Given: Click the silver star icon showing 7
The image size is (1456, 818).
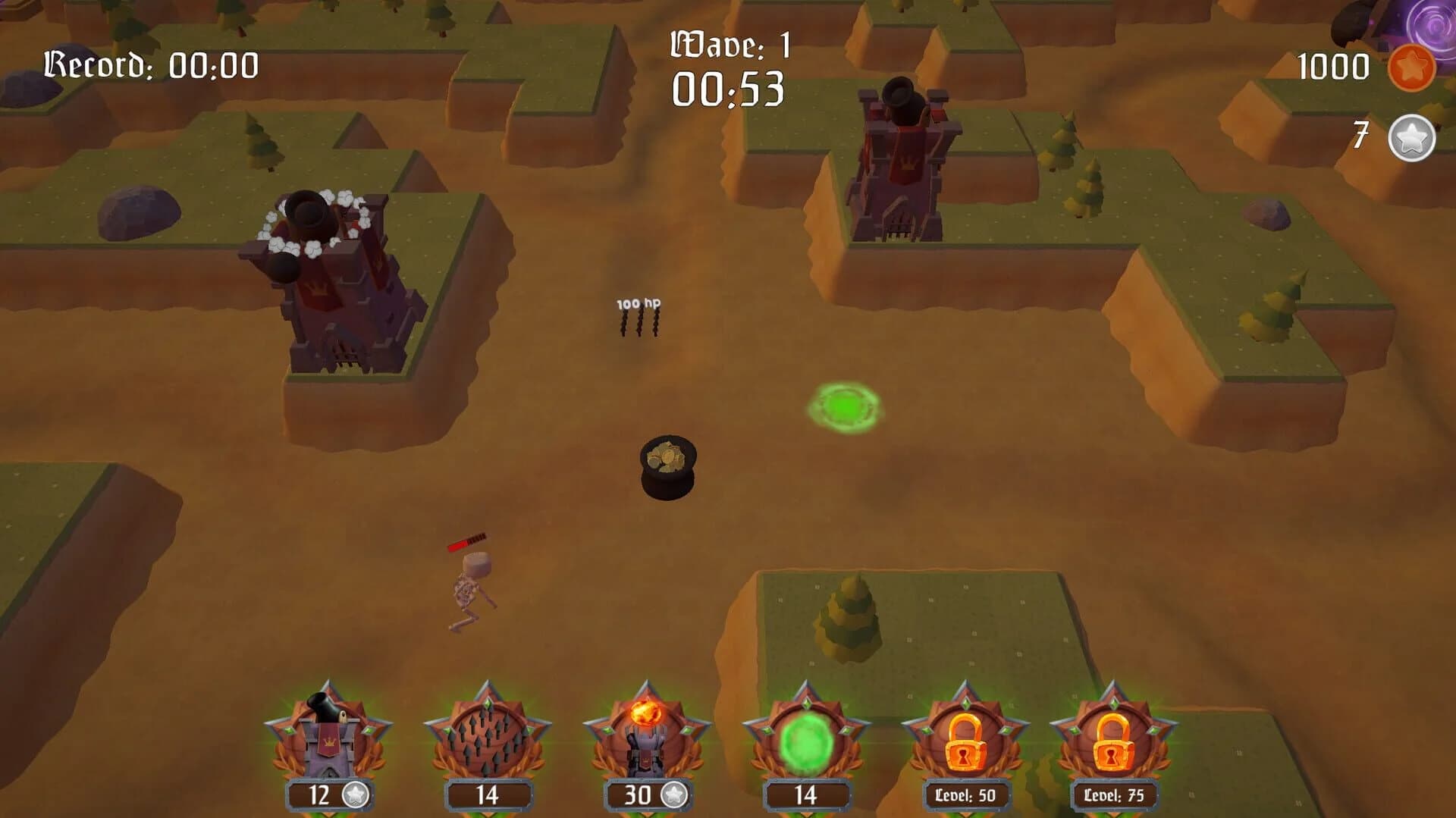Looking at the screenshot, I should [1411, 137].
